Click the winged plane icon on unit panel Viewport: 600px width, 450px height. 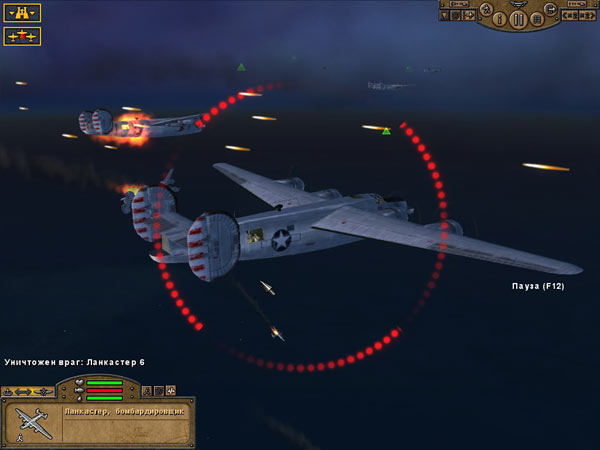(44, 391)
